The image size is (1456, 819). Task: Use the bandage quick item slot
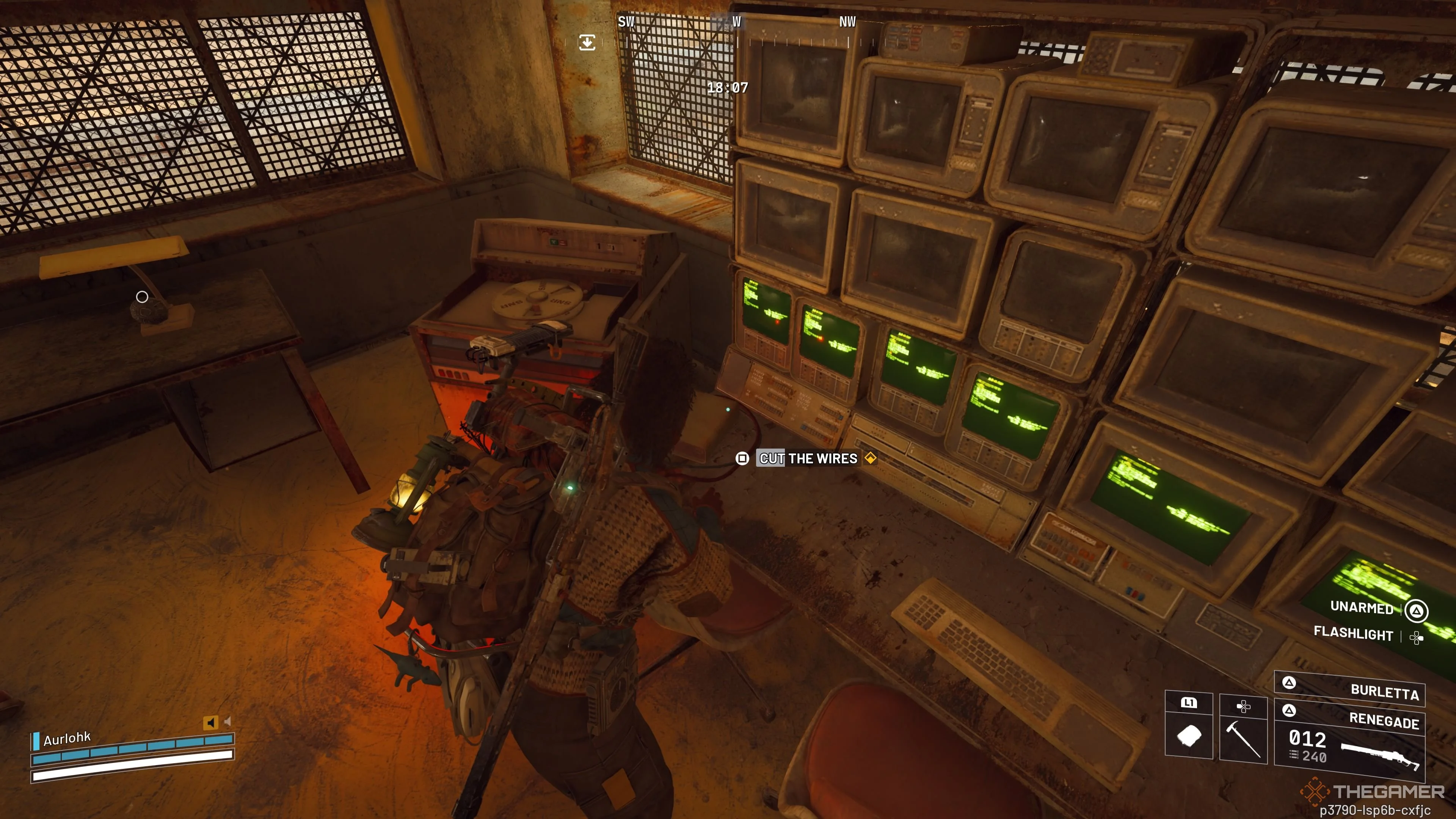click(x=1189, y=735)
